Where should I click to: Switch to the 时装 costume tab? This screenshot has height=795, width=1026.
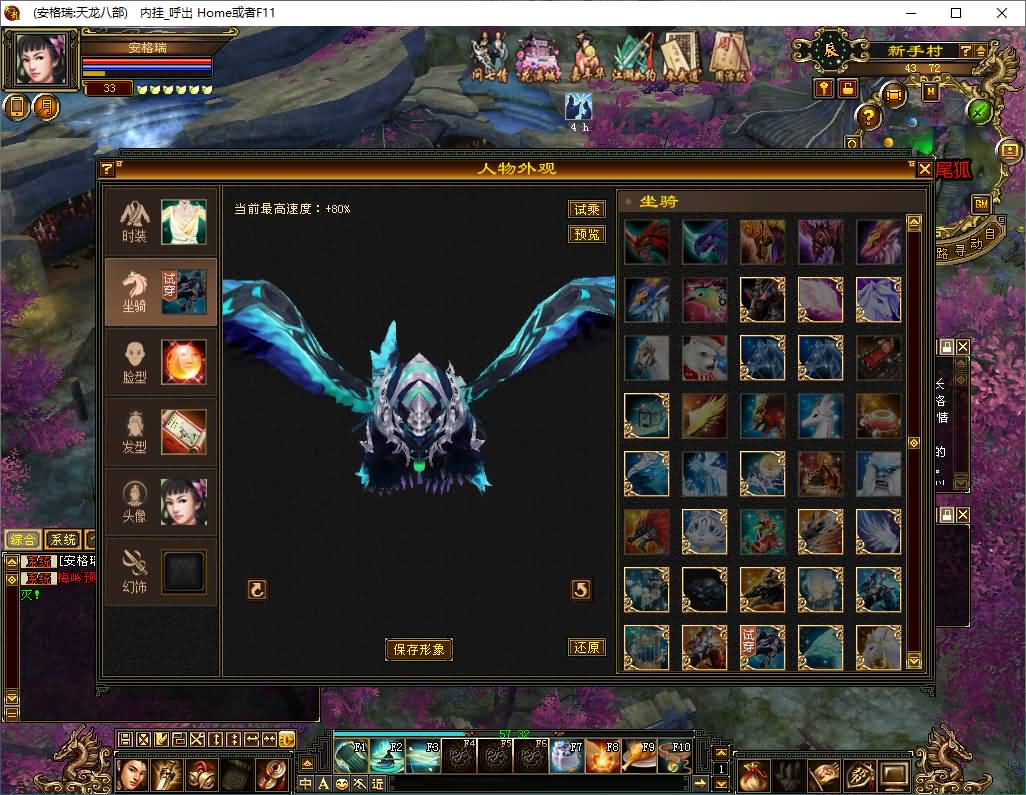[x=161, y=222]
